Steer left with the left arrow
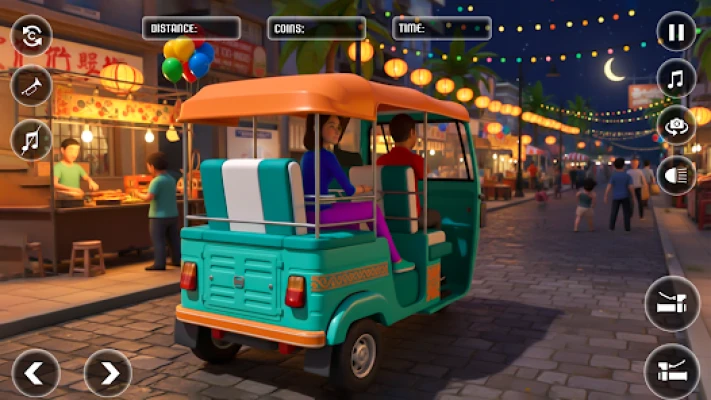Viewport: 711px width, 400px height. pos(35,373)
